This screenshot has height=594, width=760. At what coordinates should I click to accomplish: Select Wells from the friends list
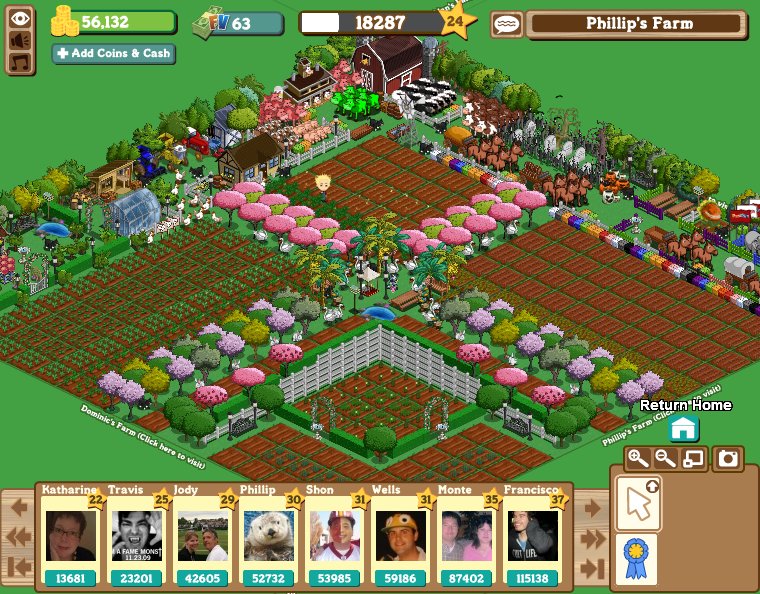(401, 537)
